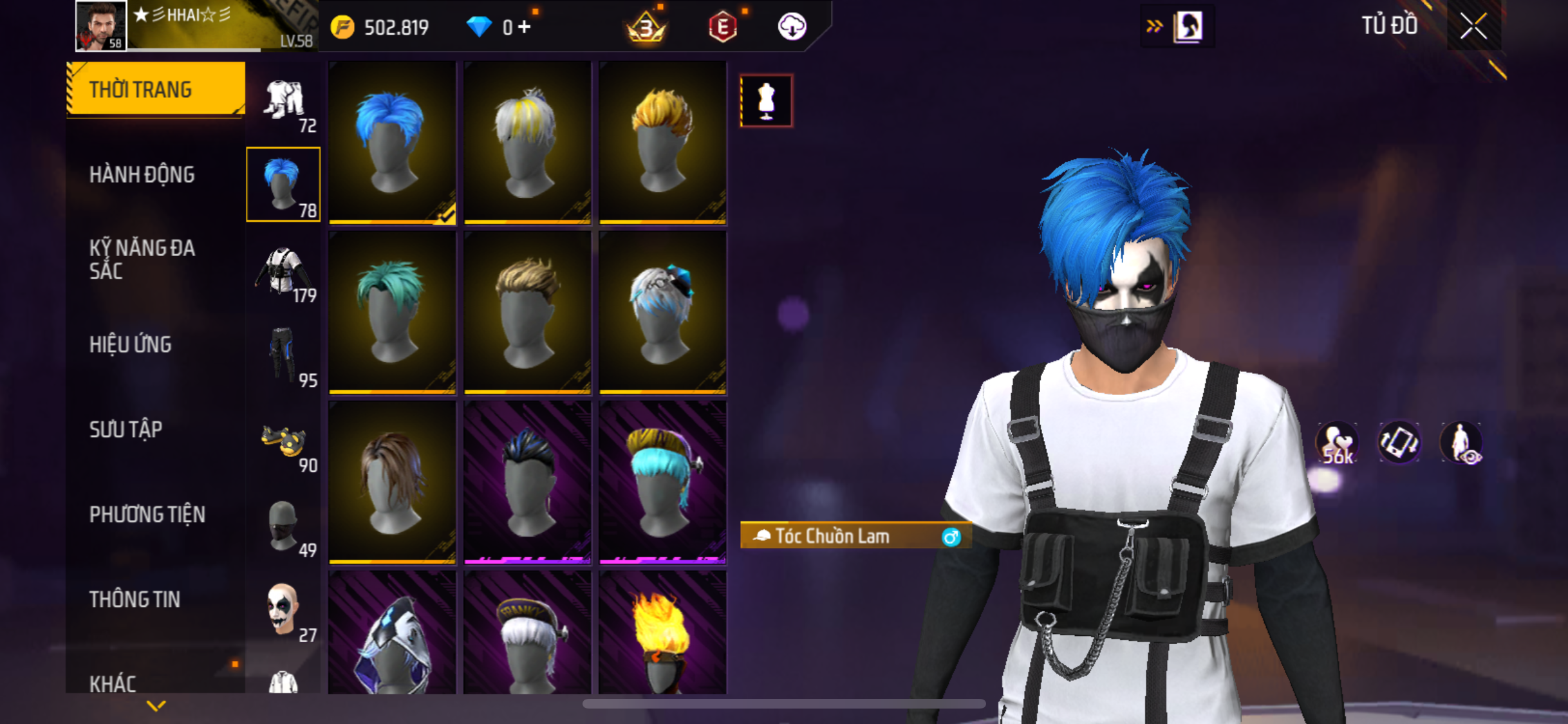Open the mask category with 49 items
Image resolution: width=1568 pixels, height=724 pixels.
[284, 526]
